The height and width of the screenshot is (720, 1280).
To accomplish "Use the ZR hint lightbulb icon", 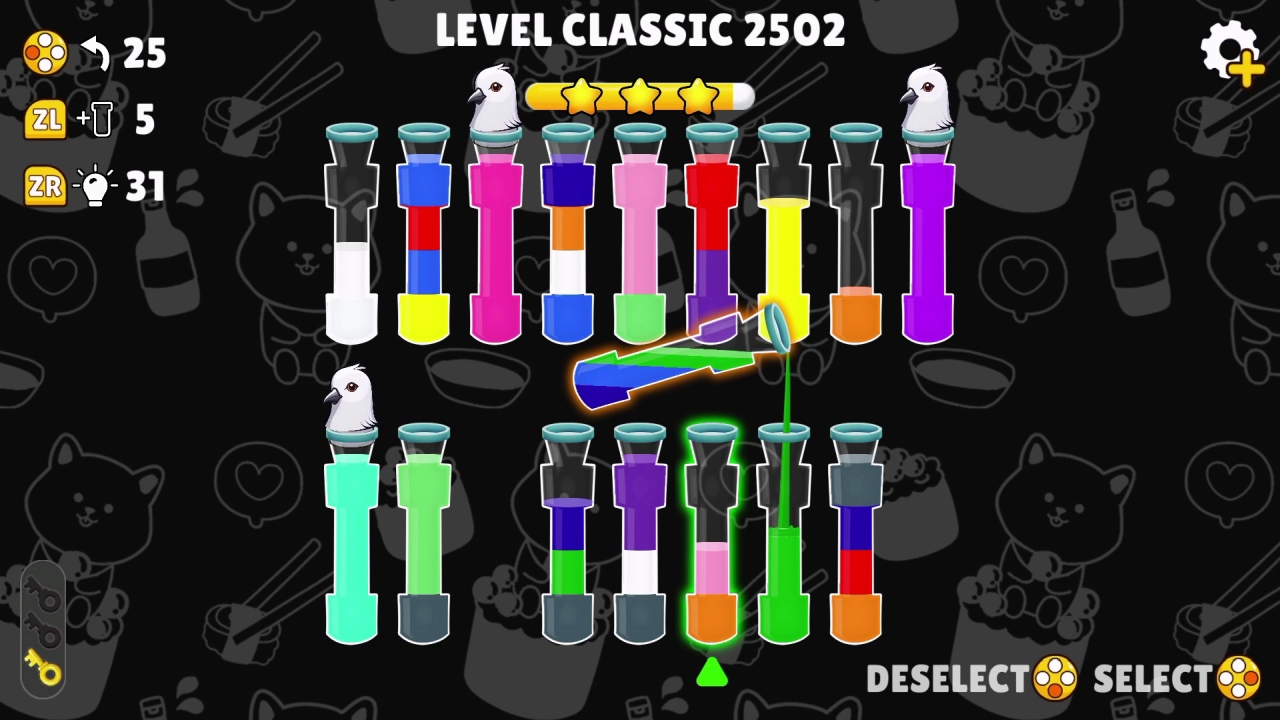I will [x=97, y=186].
